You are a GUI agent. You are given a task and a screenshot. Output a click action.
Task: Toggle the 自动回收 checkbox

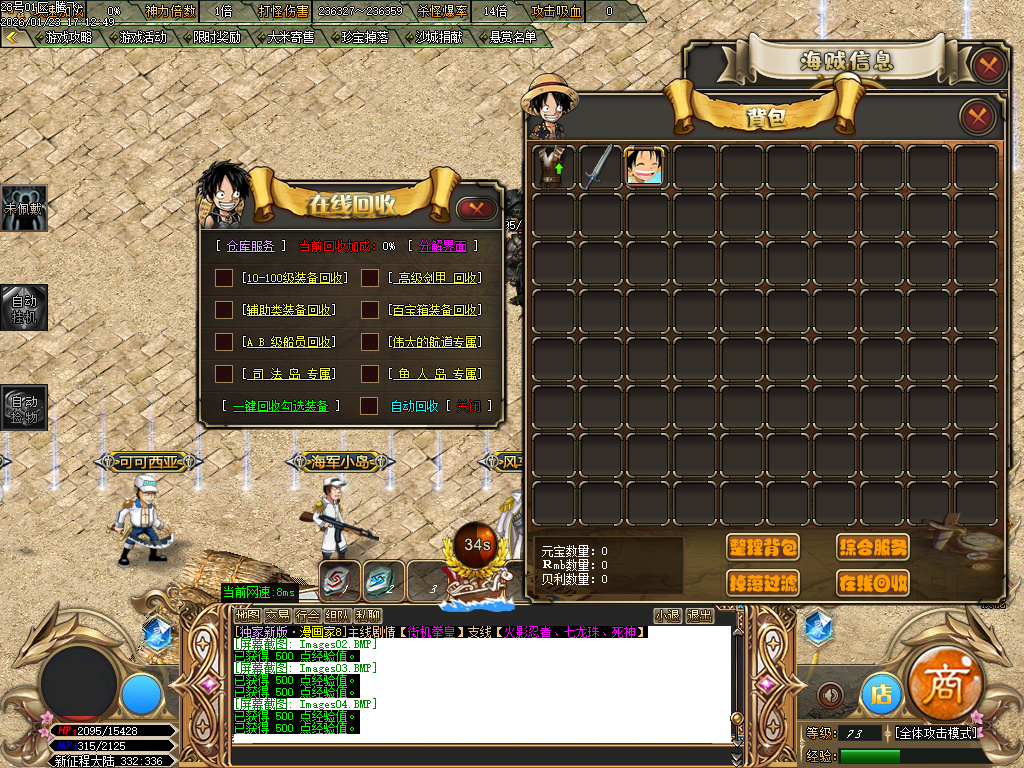tap(370, 406)
